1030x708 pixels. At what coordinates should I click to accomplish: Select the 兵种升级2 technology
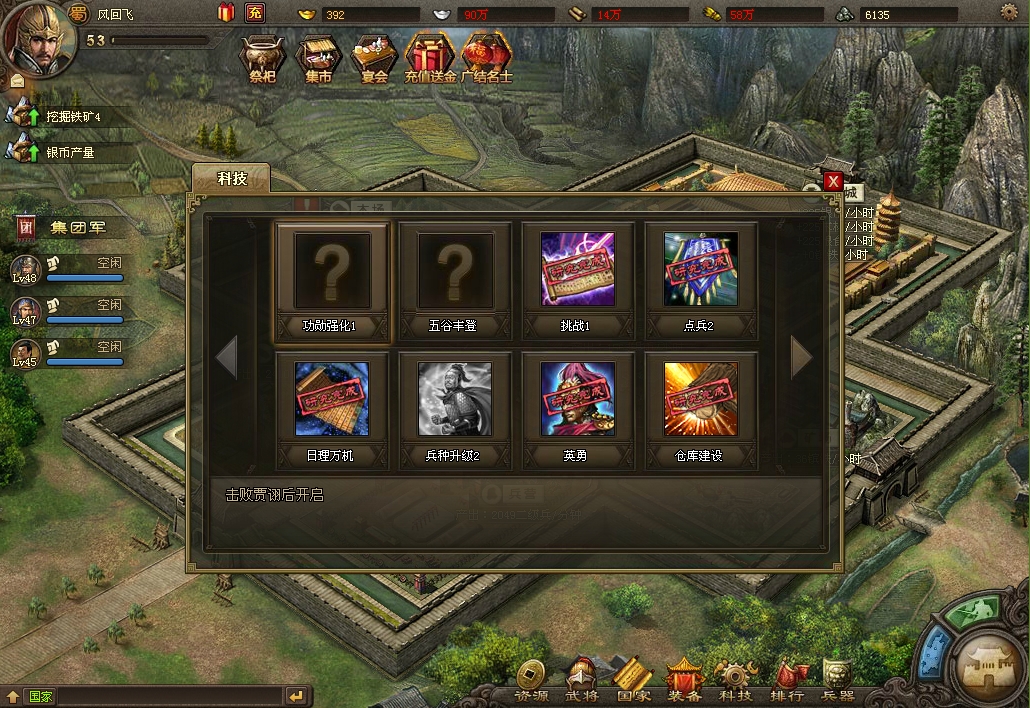coord(455,400)
